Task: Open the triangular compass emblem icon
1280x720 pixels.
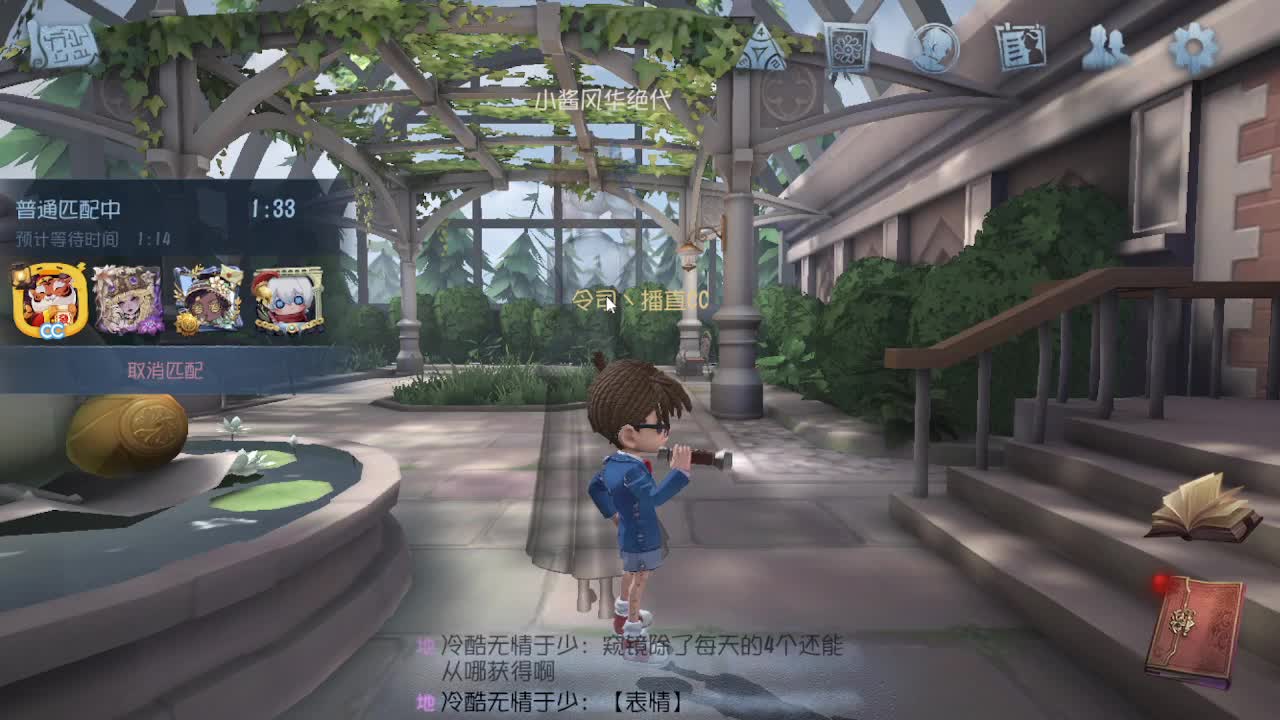Action: [760, 47]
